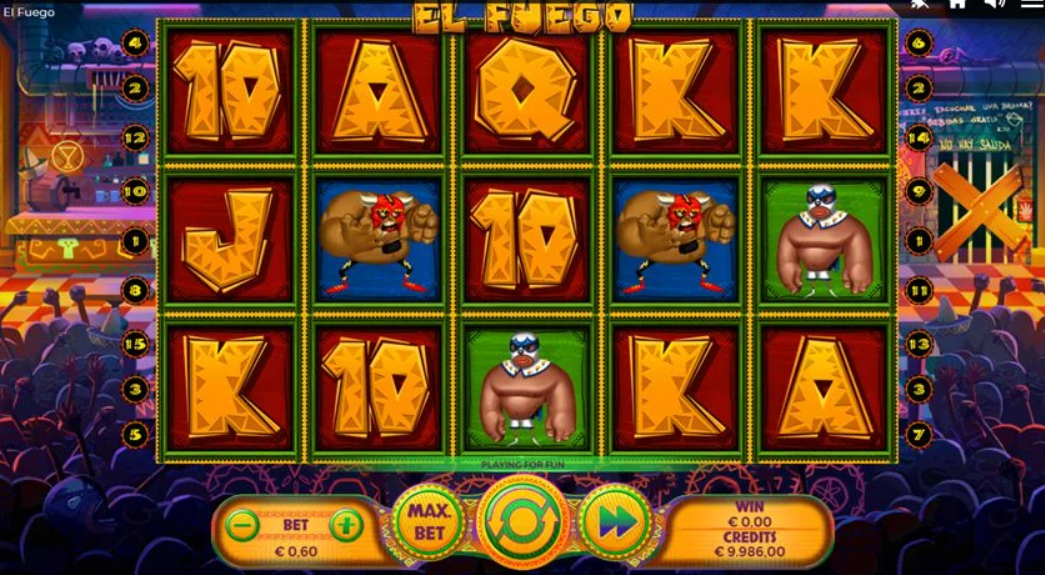Highlight payline number 14
This screenshot has height=575, width=1045.
(919, 138)
